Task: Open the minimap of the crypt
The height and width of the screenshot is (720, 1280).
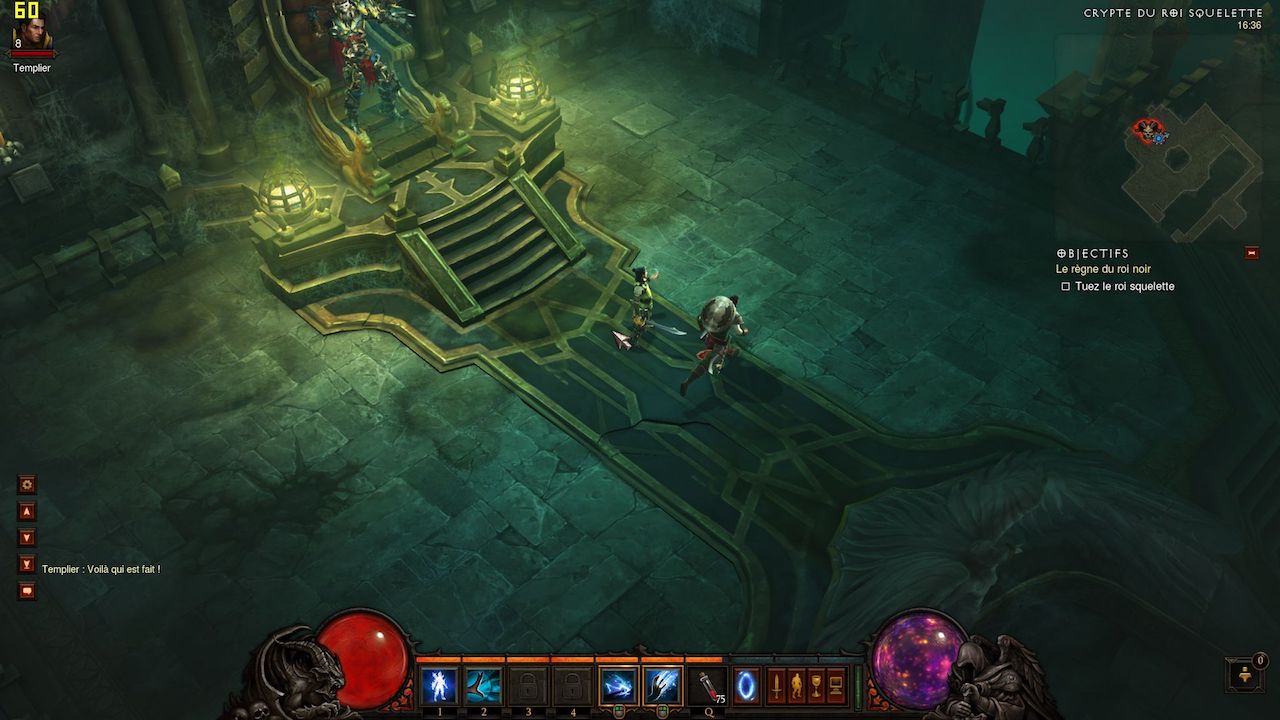Action: (x=1190, y=170)
